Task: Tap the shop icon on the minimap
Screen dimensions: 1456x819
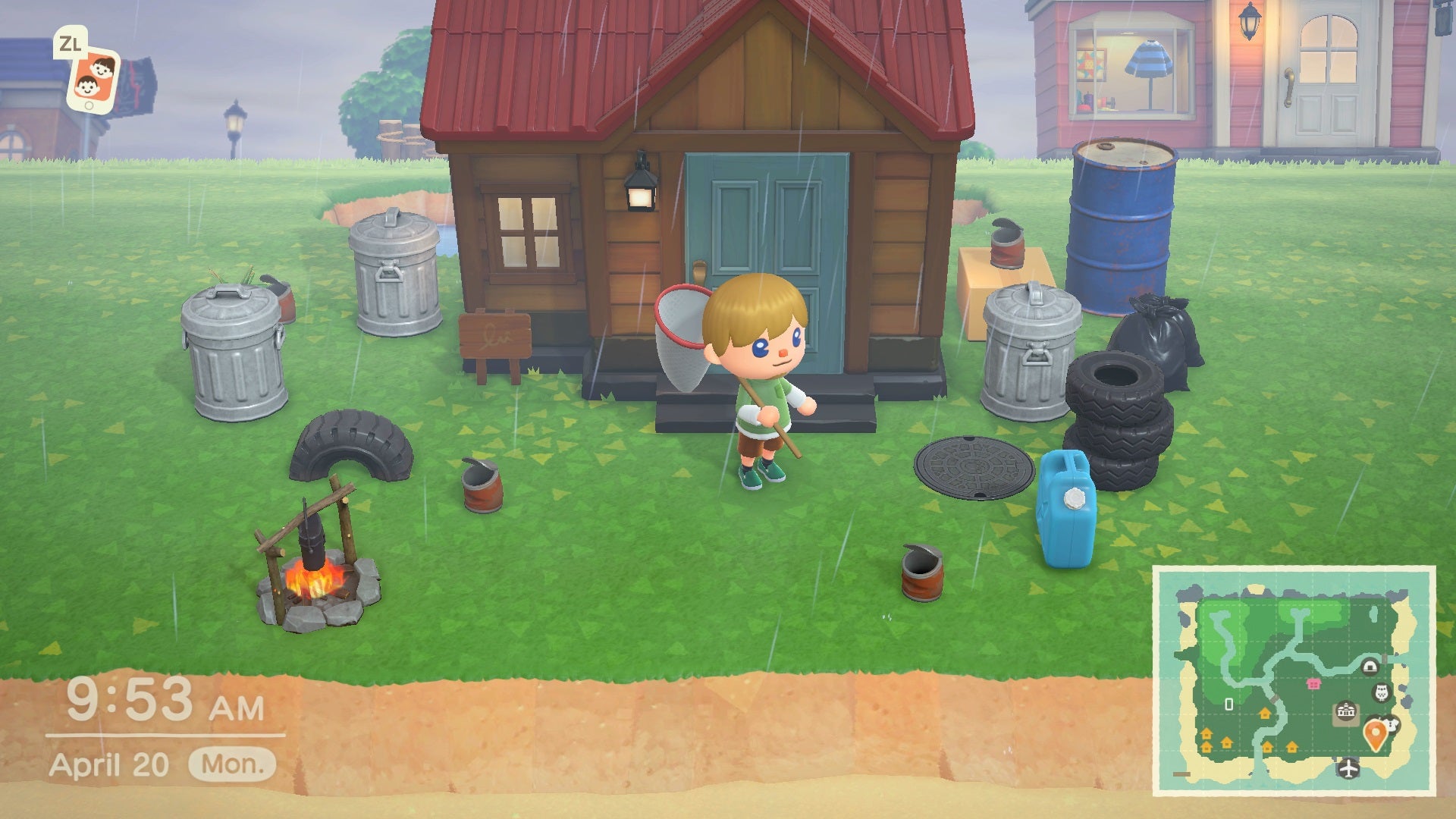Action: tap(1391, 726)
